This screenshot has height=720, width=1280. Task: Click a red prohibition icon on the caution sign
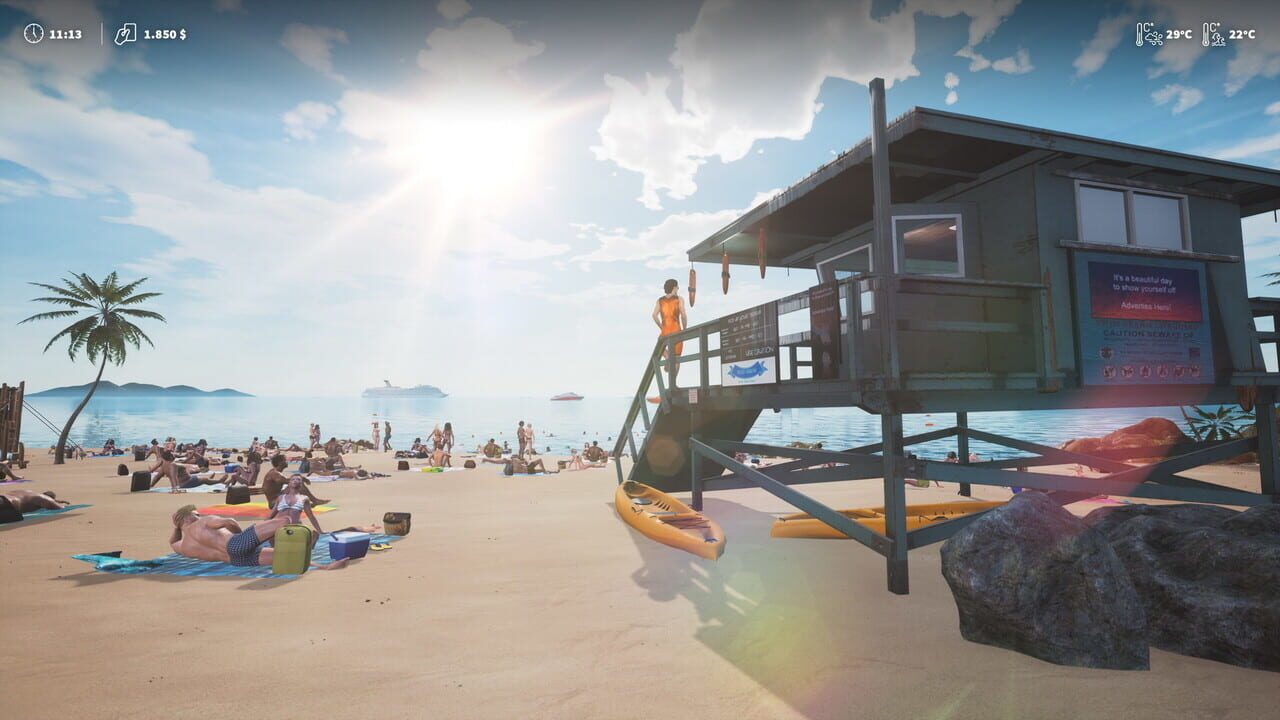pos(1111,371)
